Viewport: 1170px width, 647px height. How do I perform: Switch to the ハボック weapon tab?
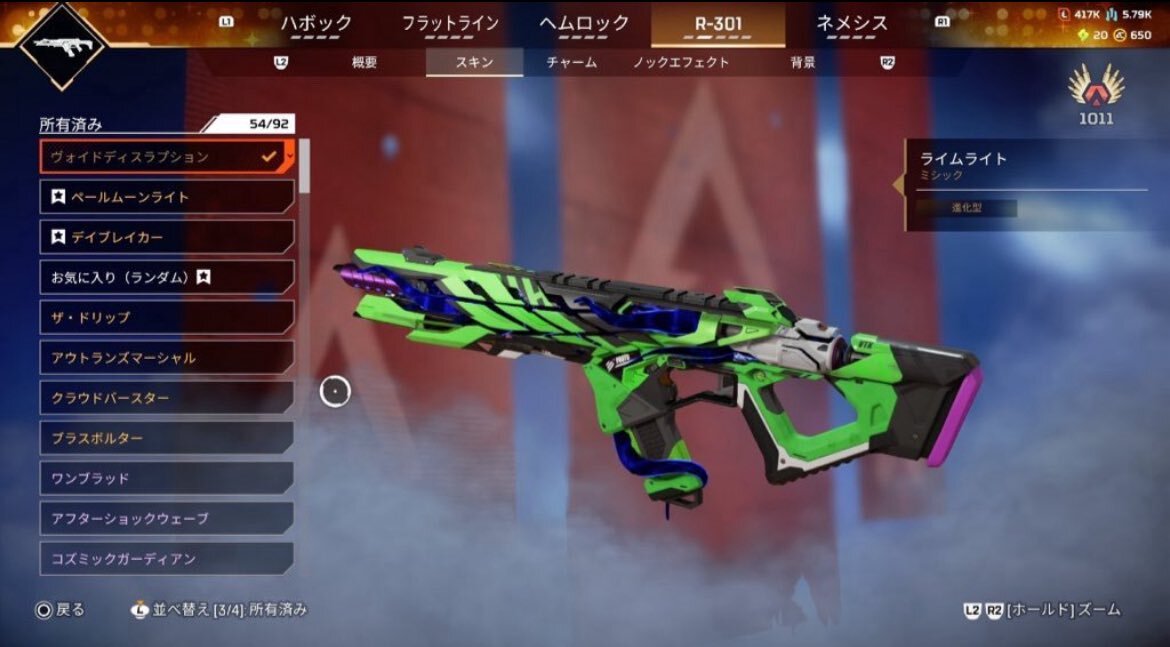coord(316,24)
